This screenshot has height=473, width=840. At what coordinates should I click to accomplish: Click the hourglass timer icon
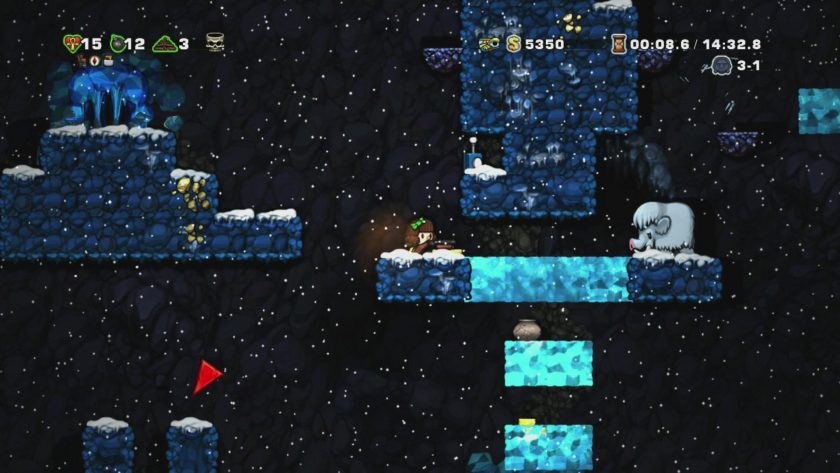click(620, 43)
